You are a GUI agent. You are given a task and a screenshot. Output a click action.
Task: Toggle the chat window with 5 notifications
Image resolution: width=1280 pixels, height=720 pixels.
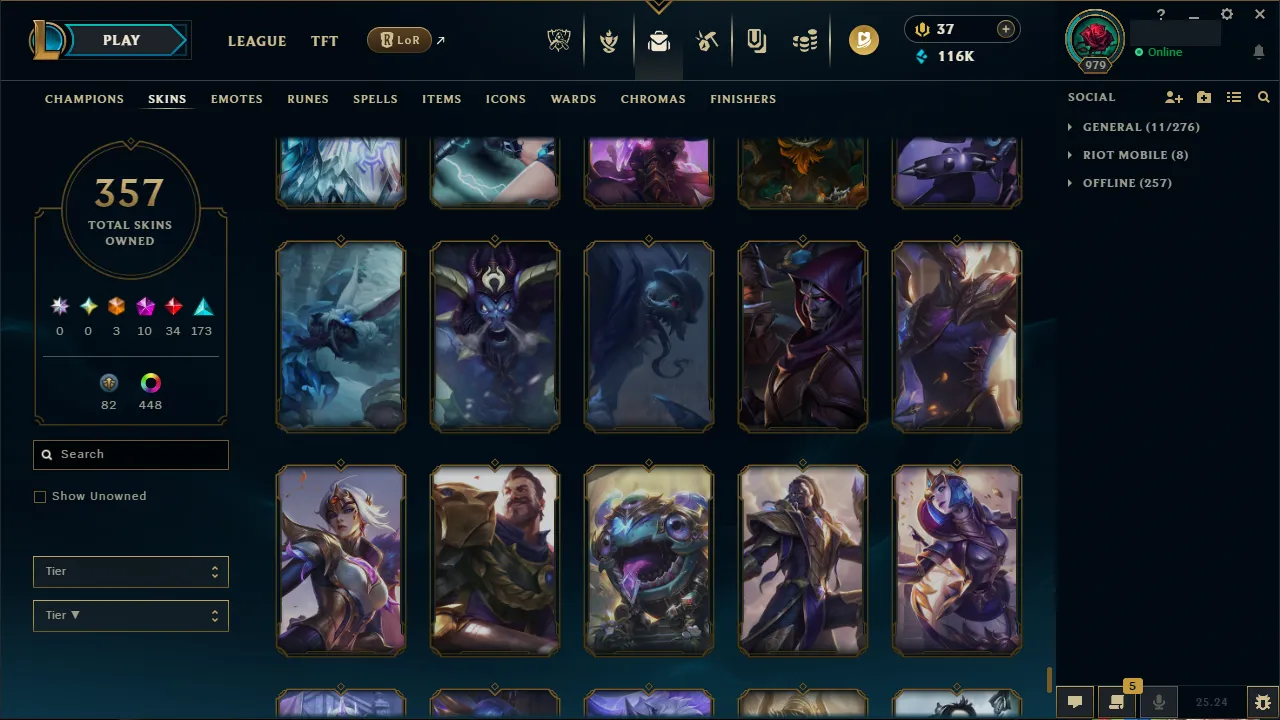coord(1117,701)
